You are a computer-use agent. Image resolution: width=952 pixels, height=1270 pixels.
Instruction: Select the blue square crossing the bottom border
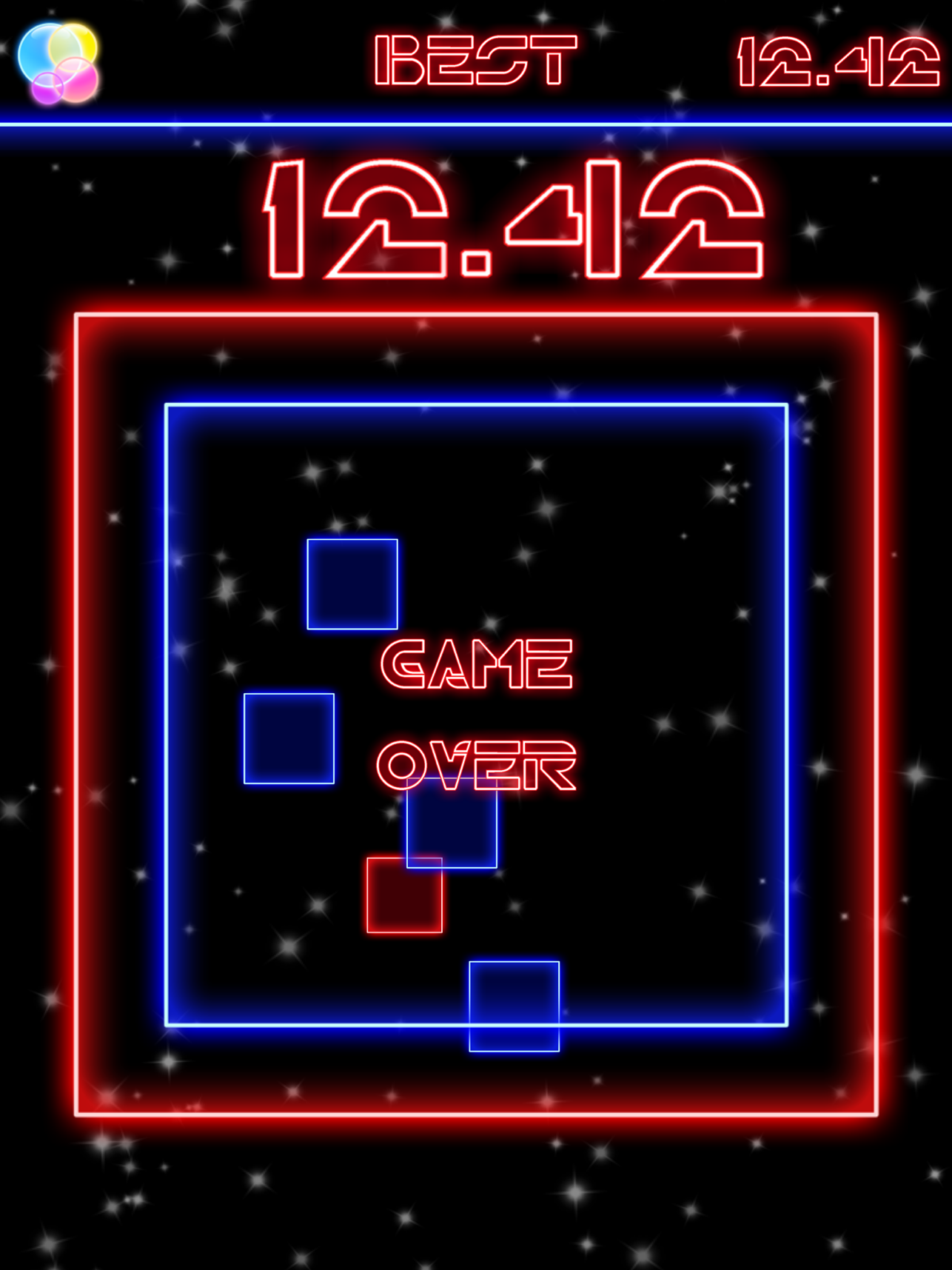[x=516, y=1006]
